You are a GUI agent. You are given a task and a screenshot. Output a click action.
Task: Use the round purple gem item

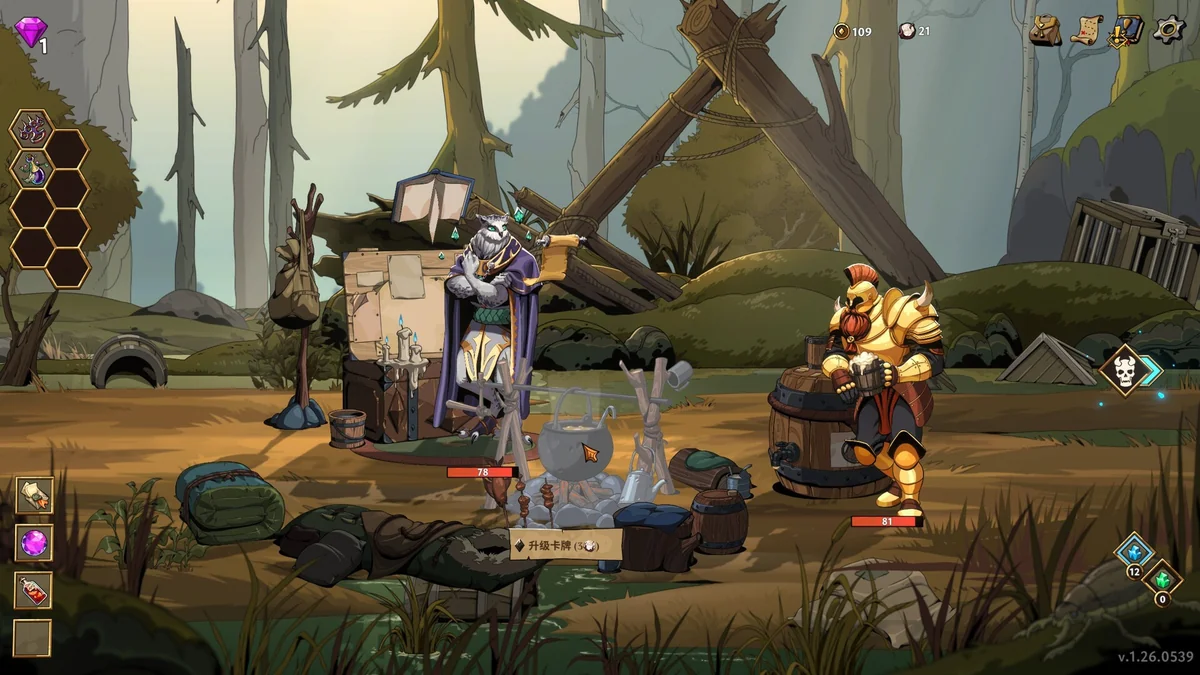[33, 543]
